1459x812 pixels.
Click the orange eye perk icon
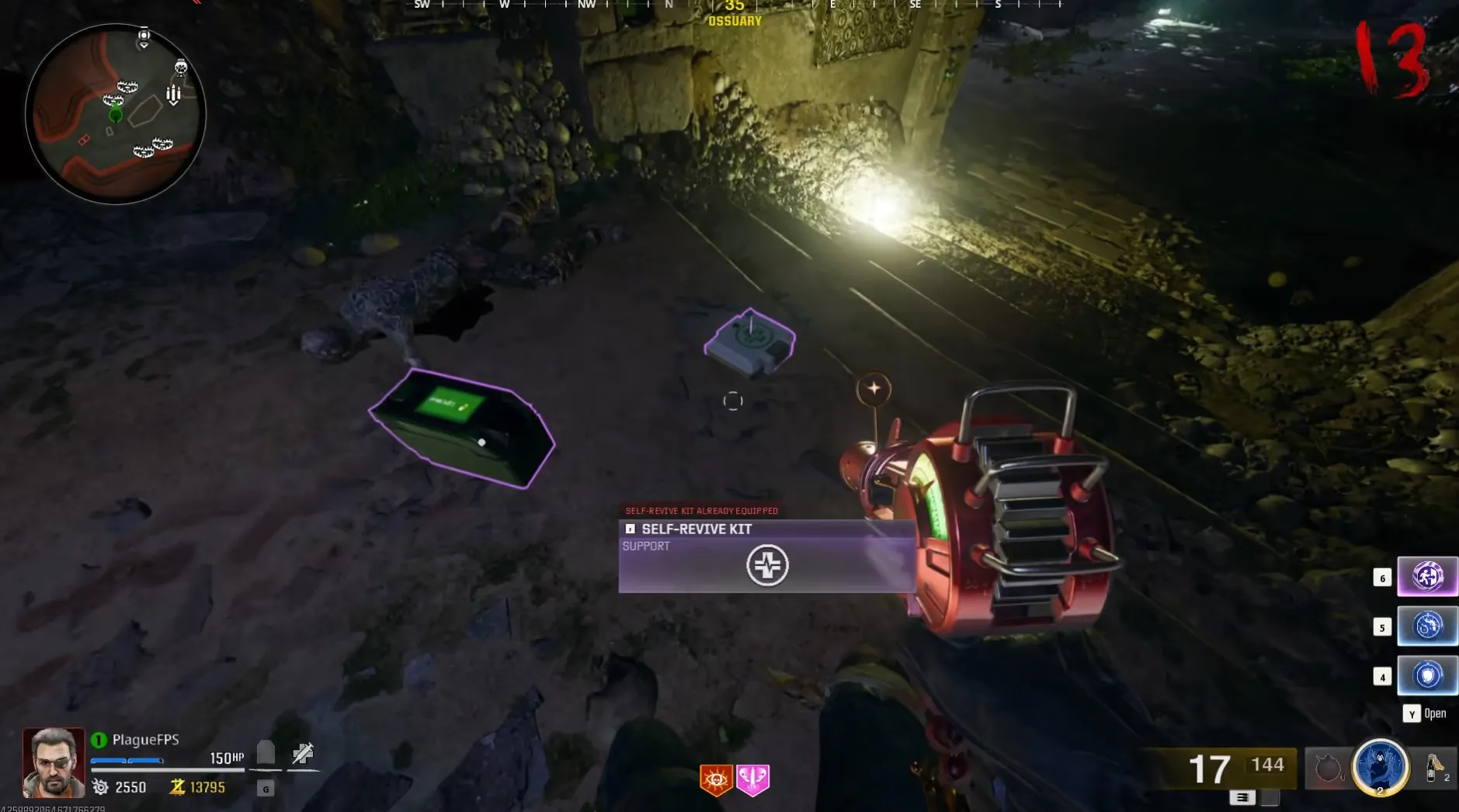click(x=715, y=779)
